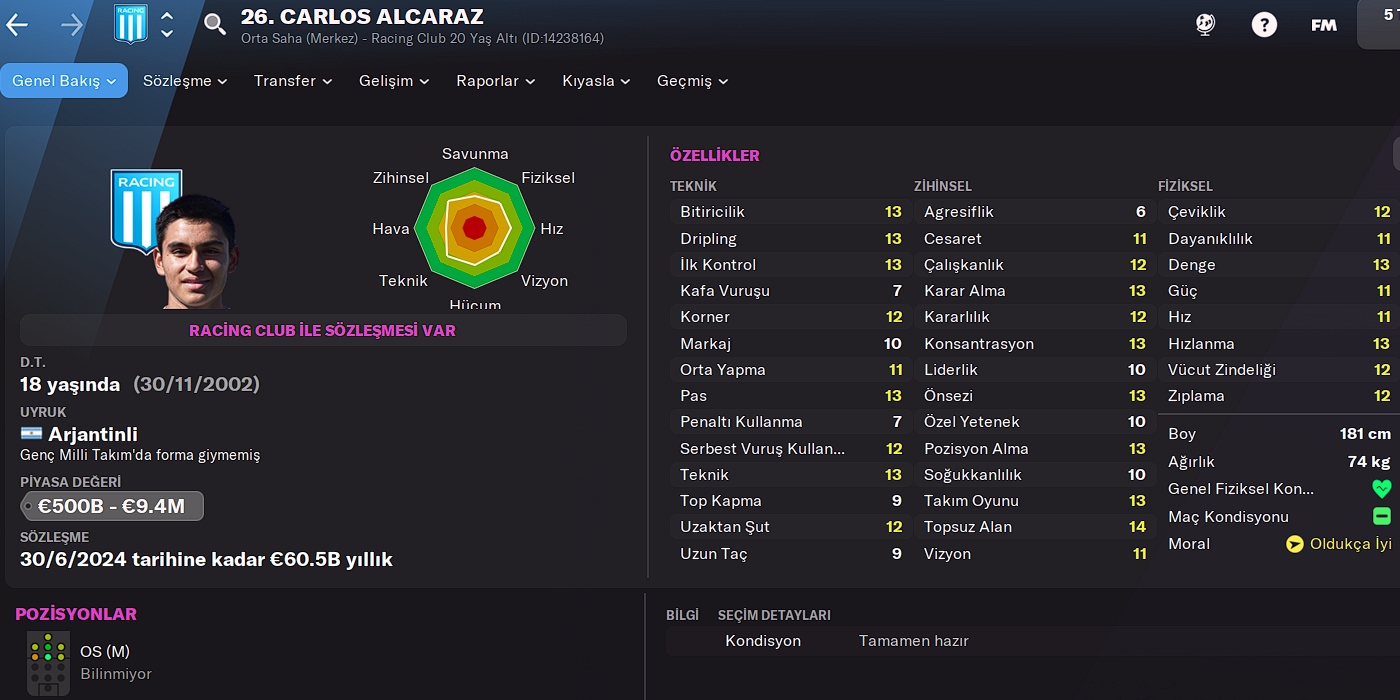Click the player's portrait photo
Viewport: 1400px width, 700px height.
point(196,250)
